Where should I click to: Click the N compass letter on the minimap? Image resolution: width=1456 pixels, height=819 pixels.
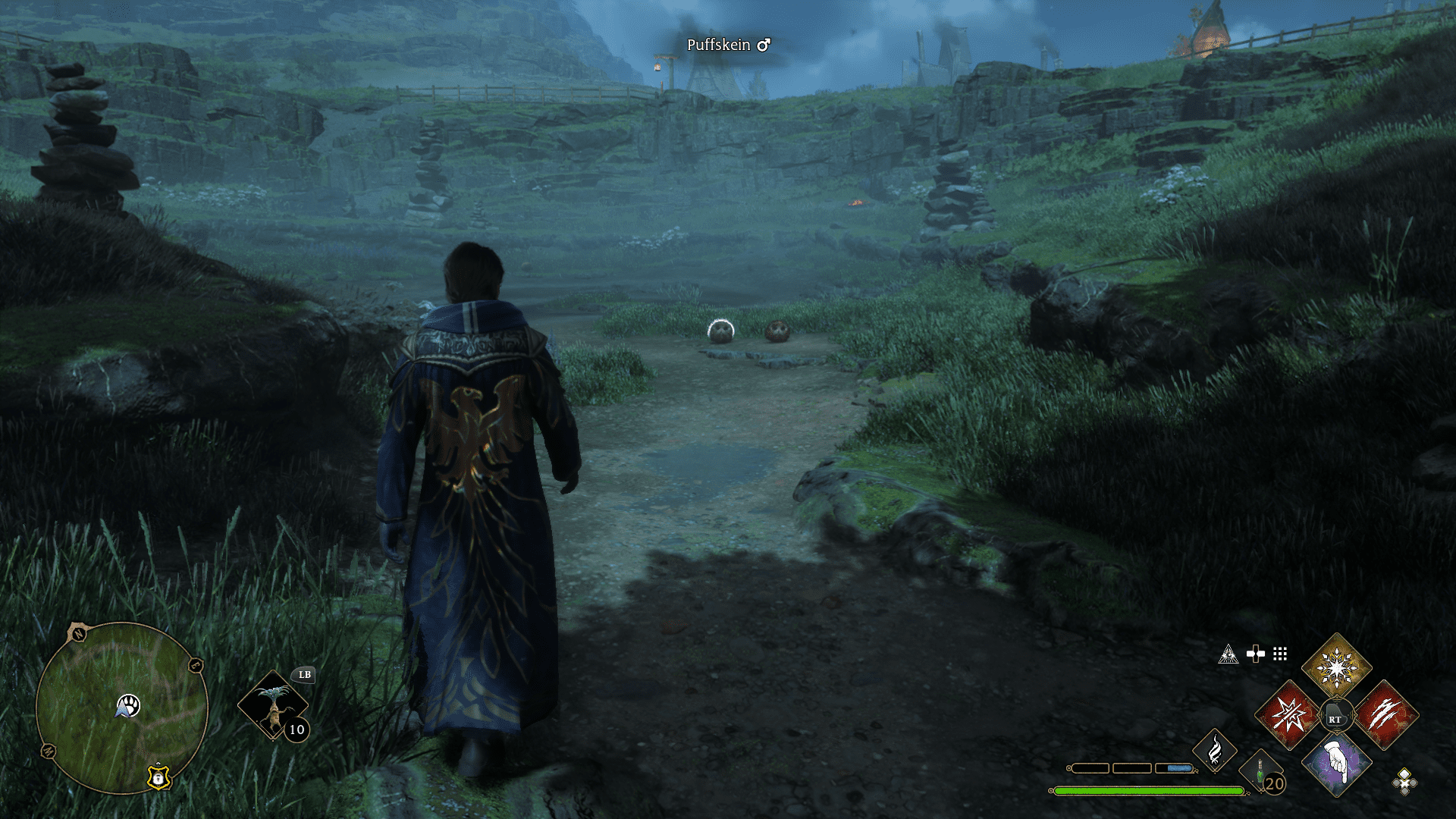(x=78, y=633)
